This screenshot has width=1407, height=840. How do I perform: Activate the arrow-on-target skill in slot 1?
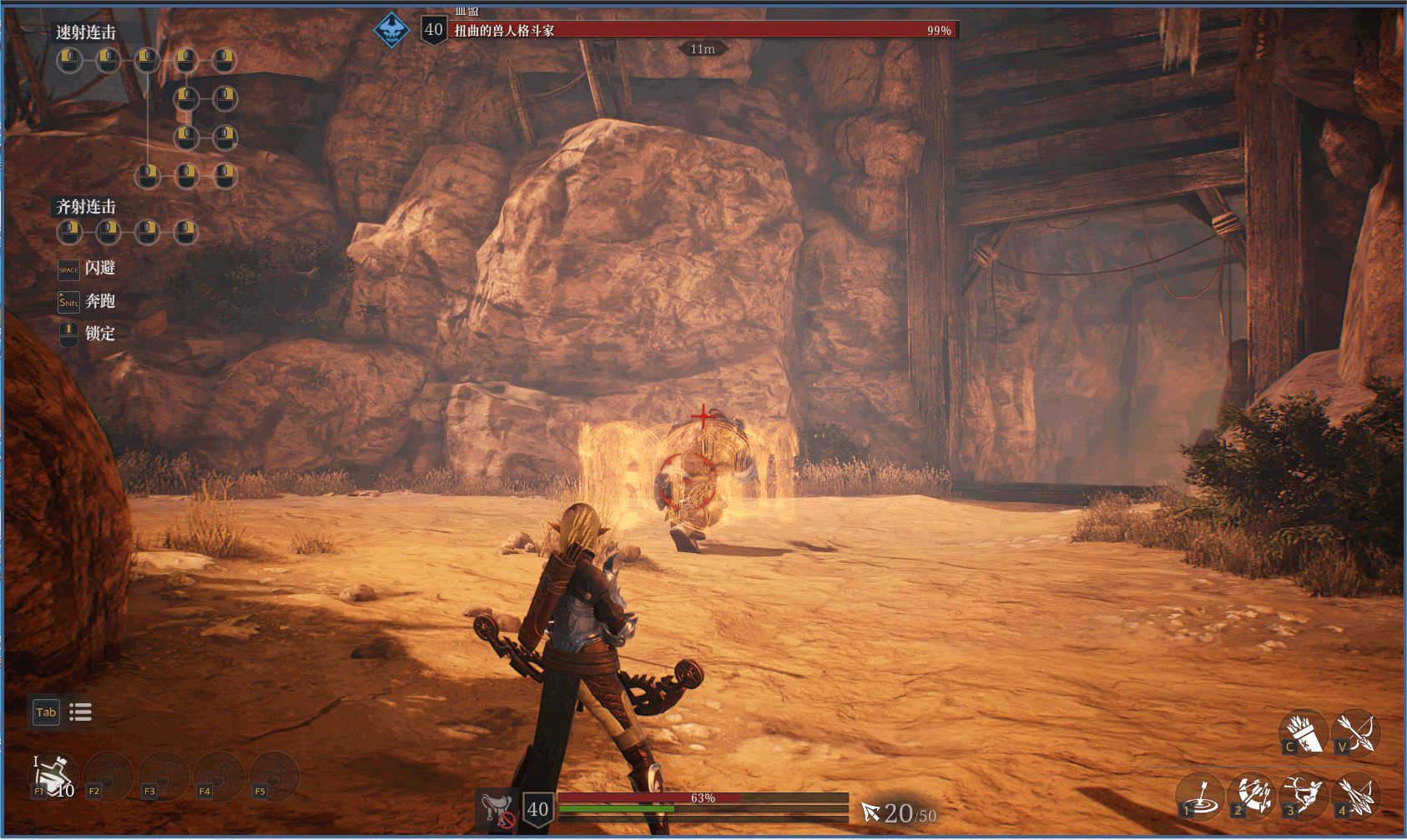[1200, 796]
